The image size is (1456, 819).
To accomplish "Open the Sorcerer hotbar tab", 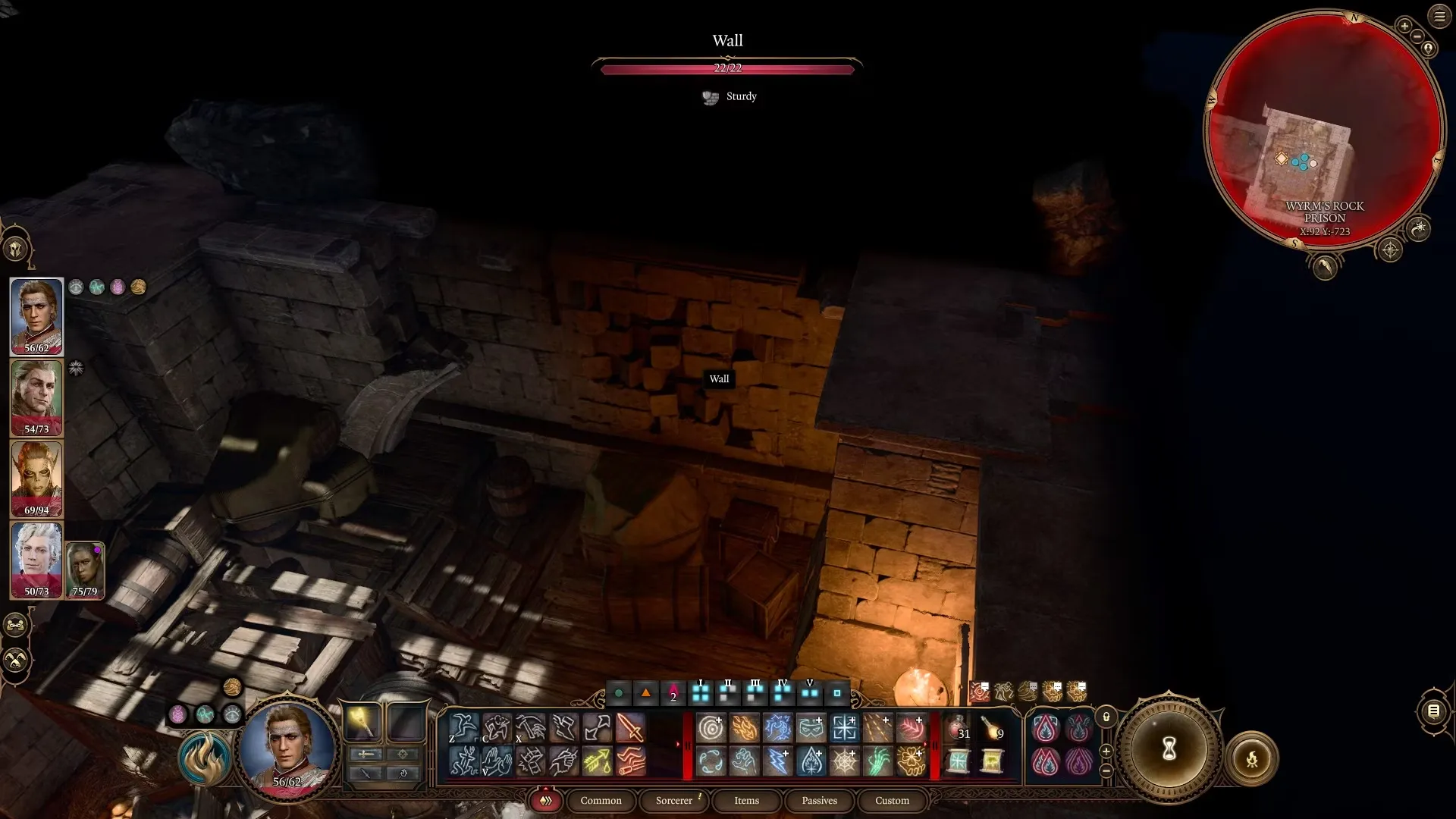I will 674,801.
